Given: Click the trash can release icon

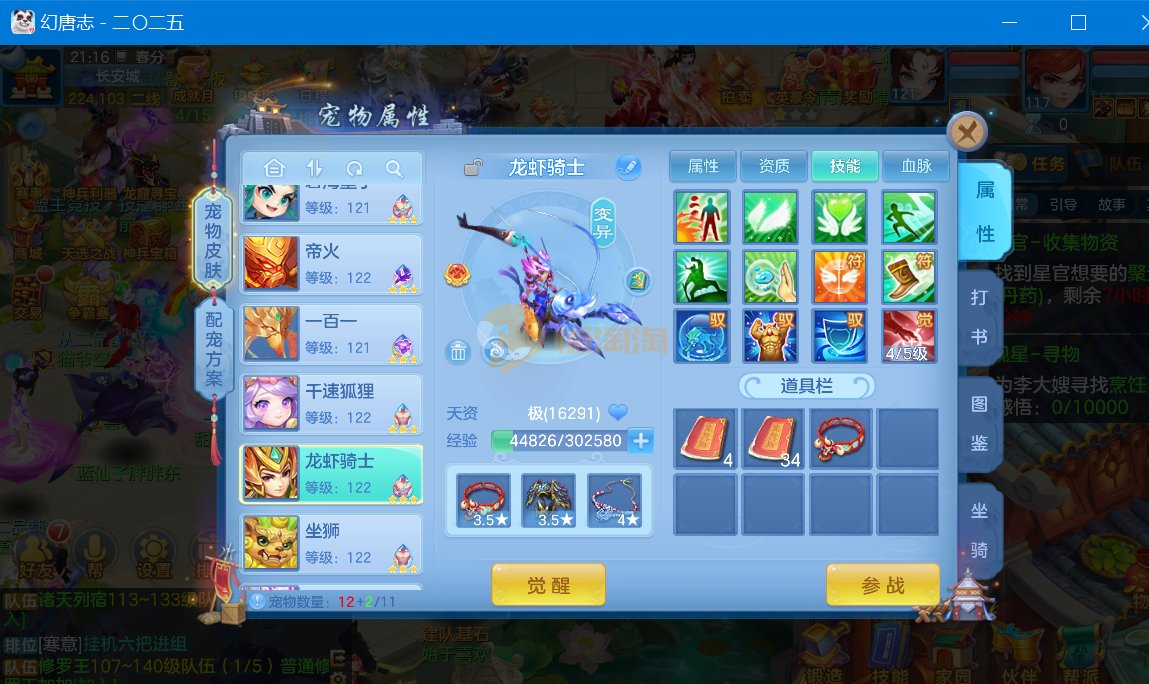Looking at the screenshot, I should 458,351.
